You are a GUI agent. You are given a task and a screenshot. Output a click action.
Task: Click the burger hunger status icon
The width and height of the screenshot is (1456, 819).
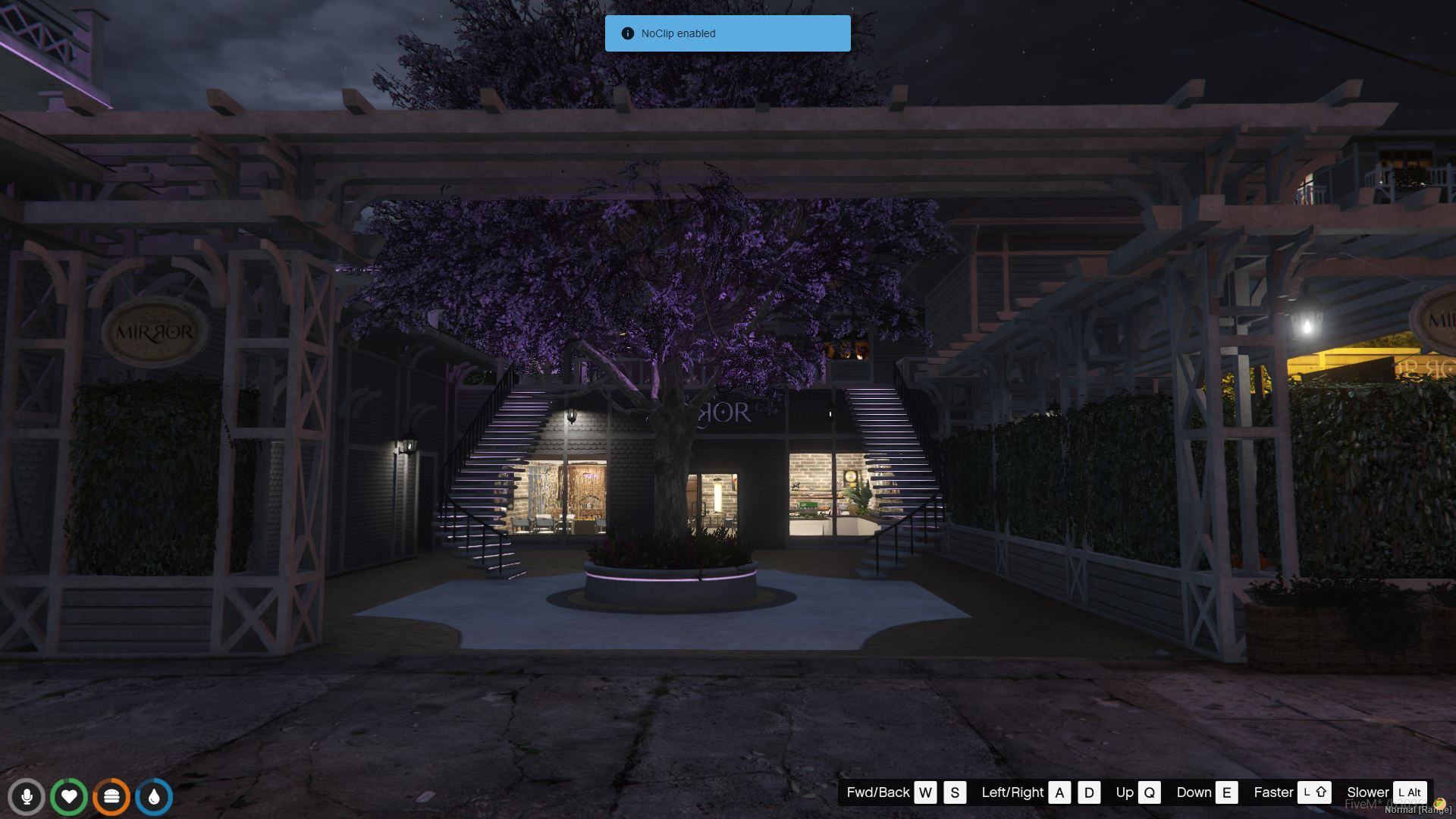[x=111, y=797]
